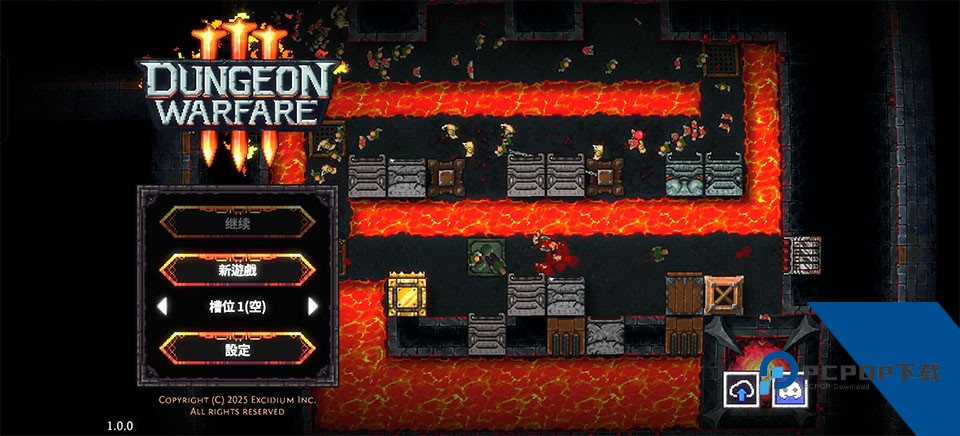Image resolution: width=960 pixels, height=436 pixels.
Task: Select the previous save slot with left arrow
Action: (163, 306)
